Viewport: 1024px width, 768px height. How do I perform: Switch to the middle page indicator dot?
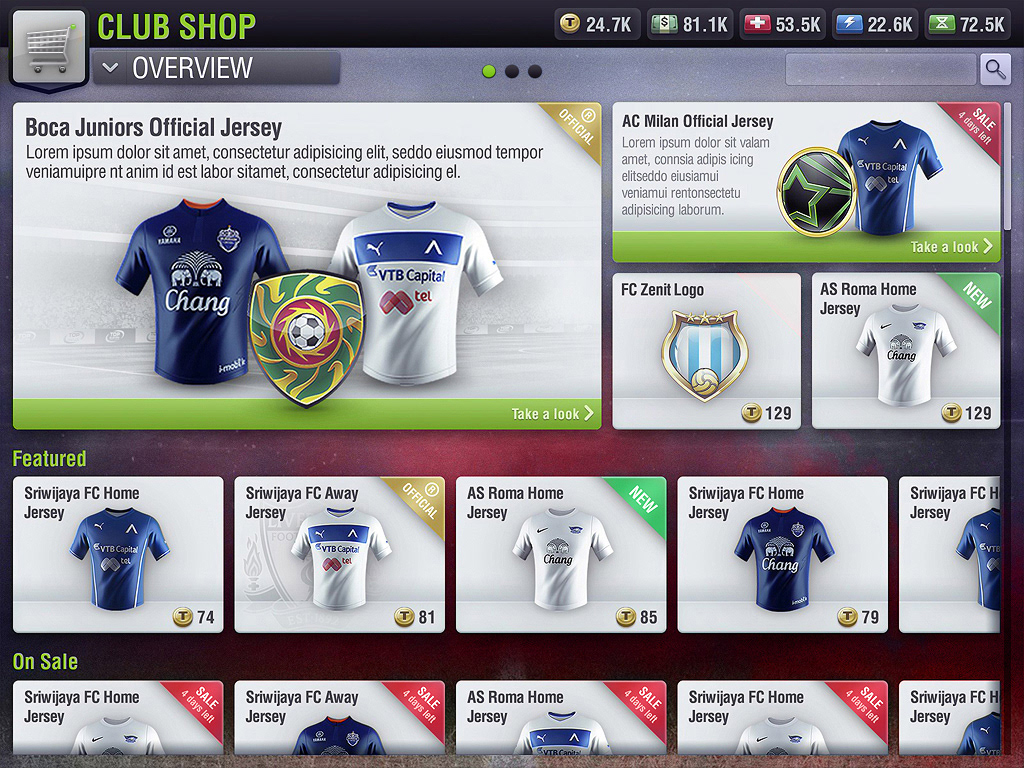[x=512, y=72]
